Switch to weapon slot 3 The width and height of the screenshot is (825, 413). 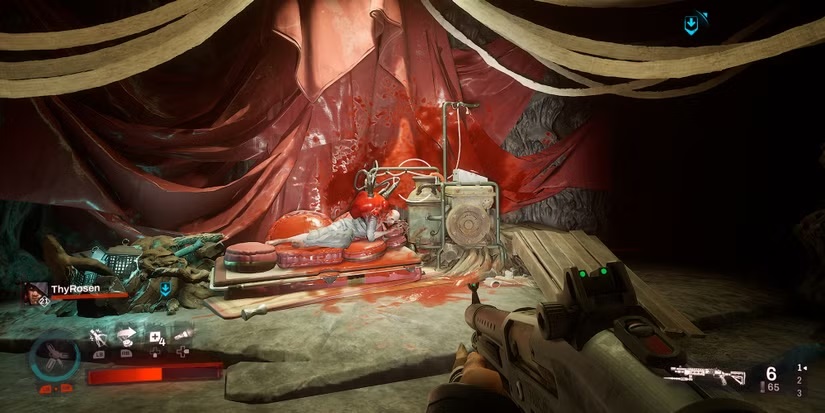(x=798, y=392)
